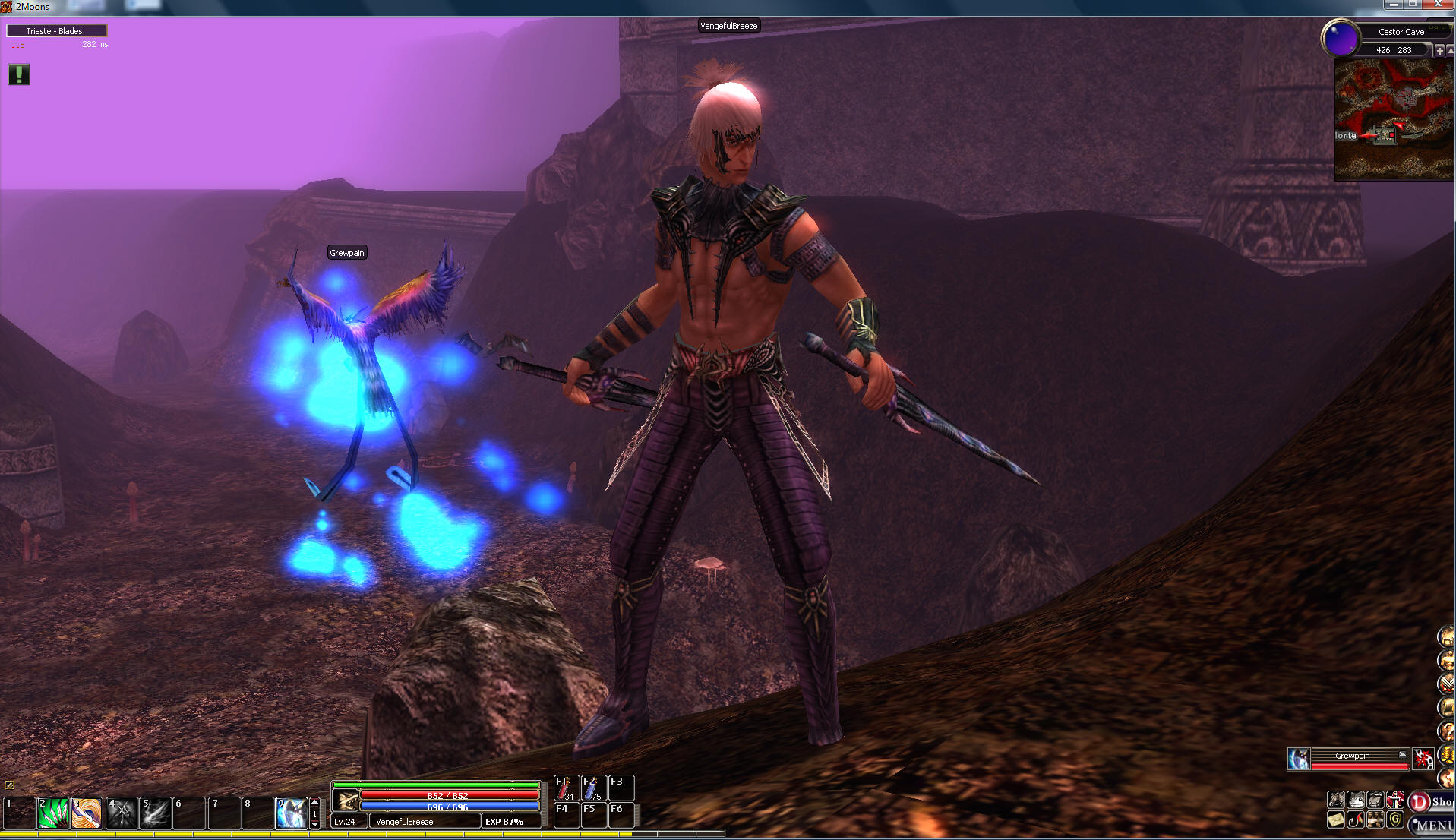Trigger the crossed blades skill in slot 4
The height and width of the screenshot is (840, 1456).
coord(122,813)
